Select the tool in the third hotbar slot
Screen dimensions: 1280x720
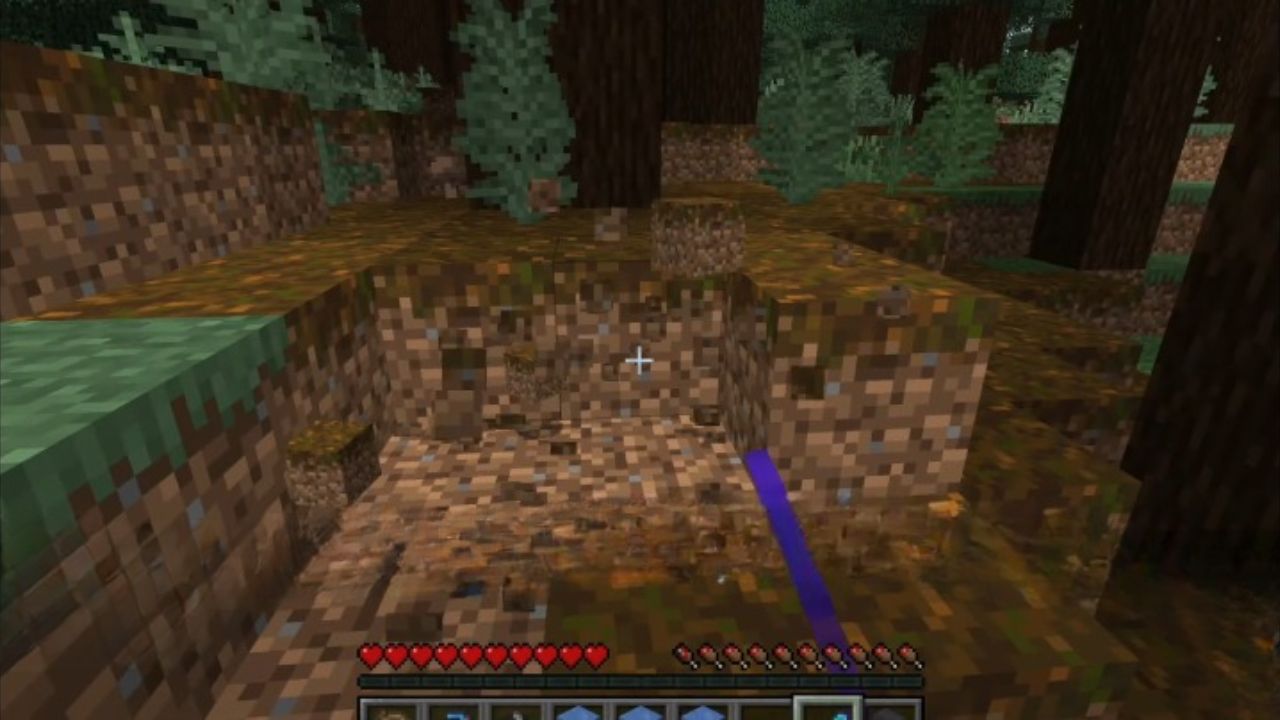[516, 710]
